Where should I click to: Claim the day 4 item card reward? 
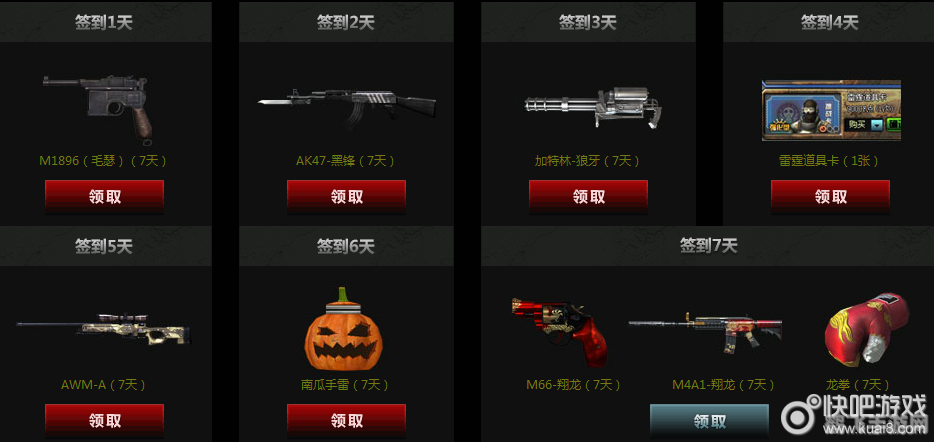[x=830, y=197]
